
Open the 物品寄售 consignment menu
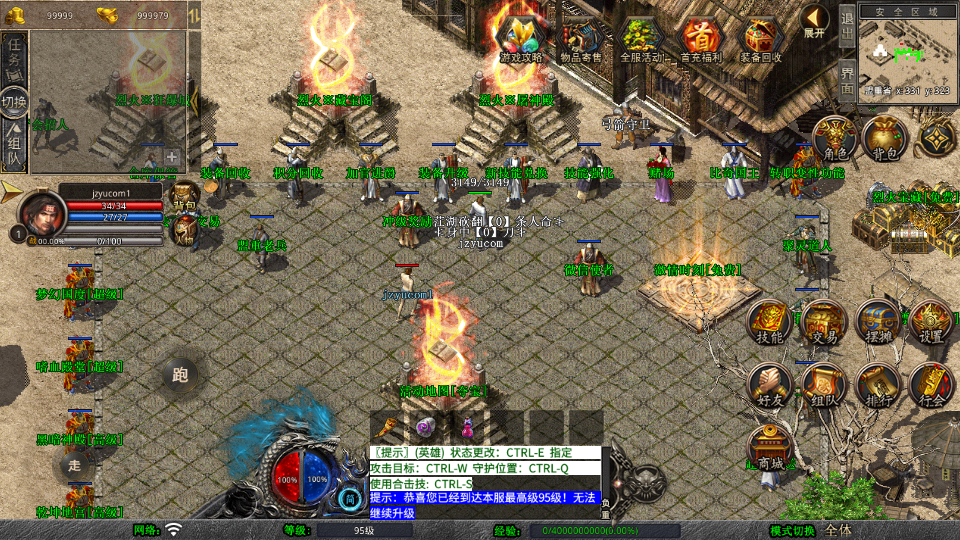tap(581, 39)
